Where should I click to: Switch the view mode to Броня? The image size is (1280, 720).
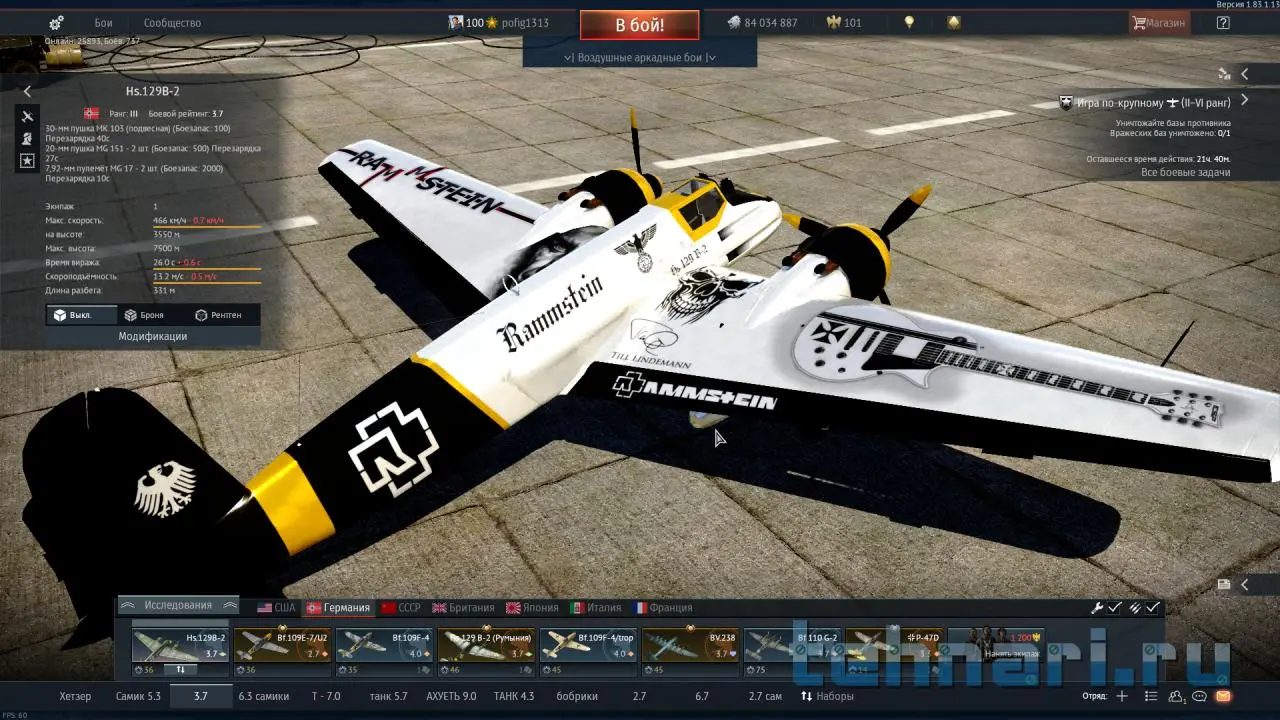tap(144, 315)
